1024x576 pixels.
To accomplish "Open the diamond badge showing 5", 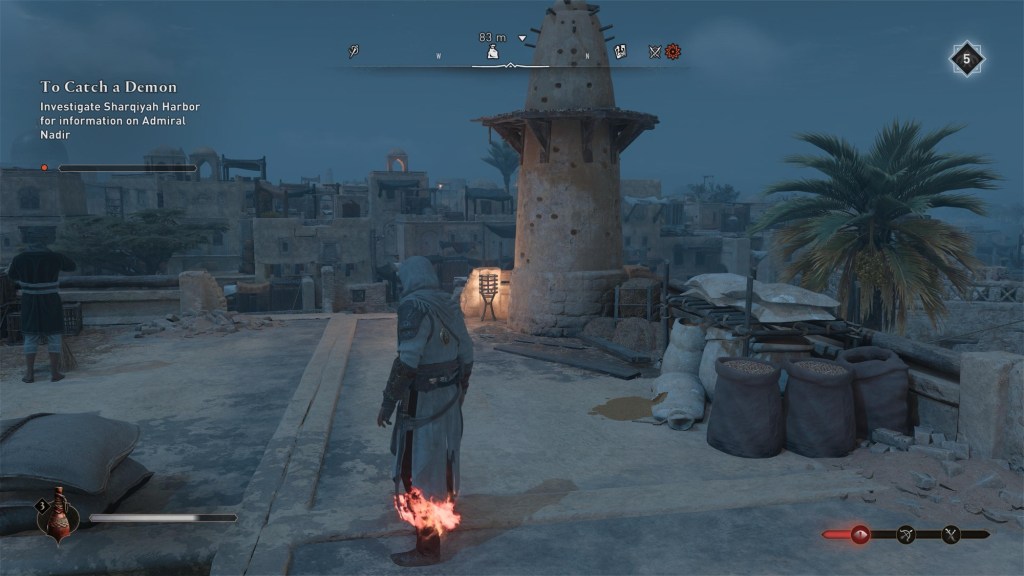I will point(966,59).
